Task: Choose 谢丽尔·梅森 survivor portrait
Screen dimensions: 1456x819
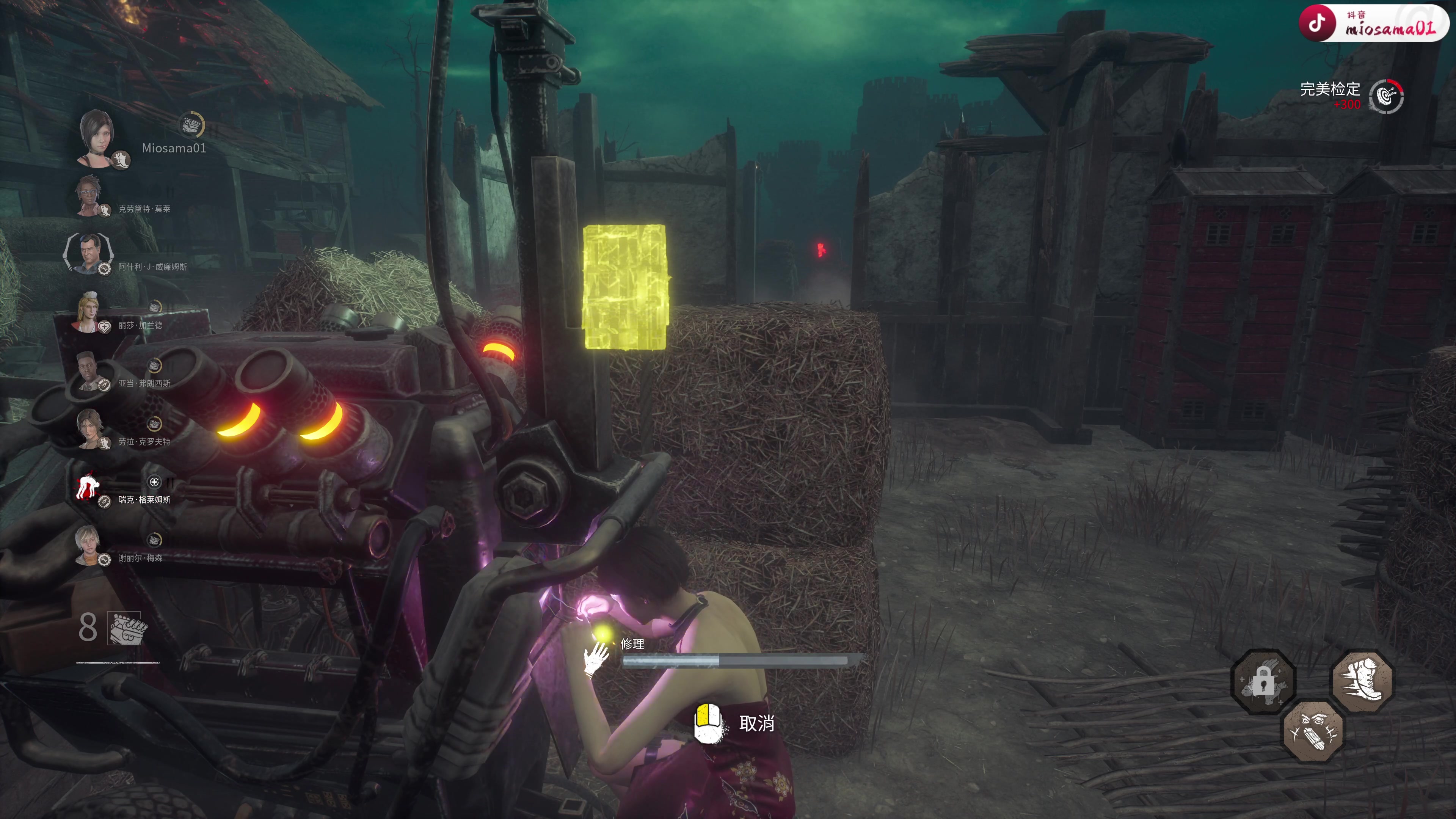Action: (88, 544)
